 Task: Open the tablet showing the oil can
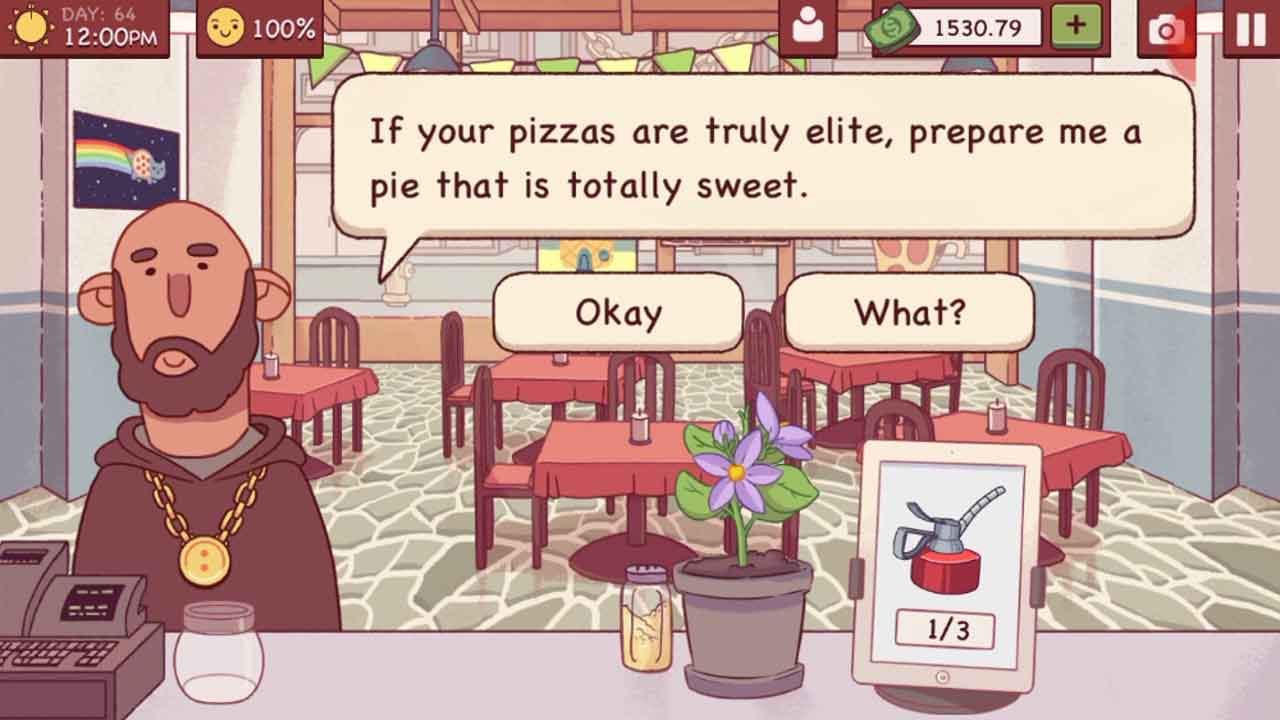[944, 565]
